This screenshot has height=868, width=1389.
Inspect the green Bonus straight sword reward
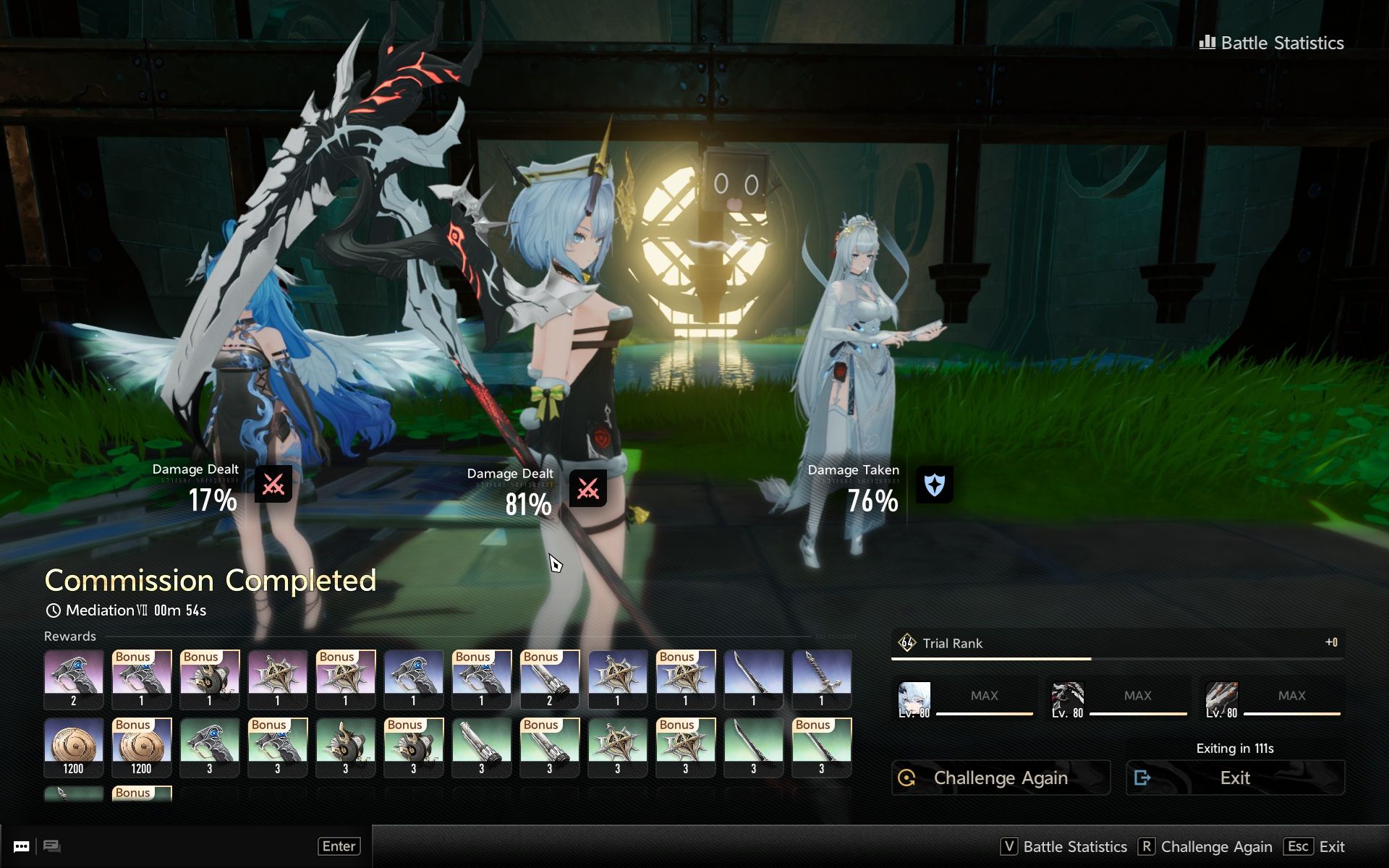[x=821, y=746]
